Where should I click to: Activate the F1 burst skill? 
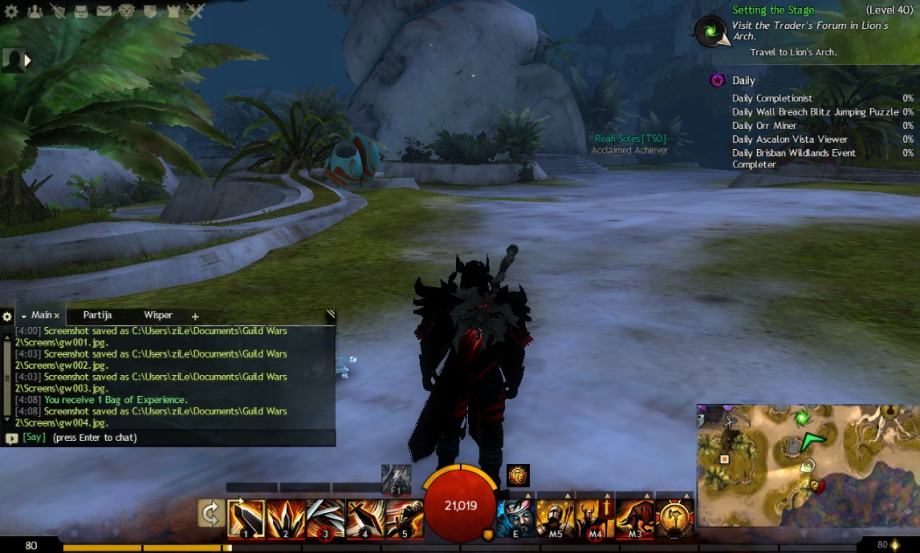click(x=396, y=478)
